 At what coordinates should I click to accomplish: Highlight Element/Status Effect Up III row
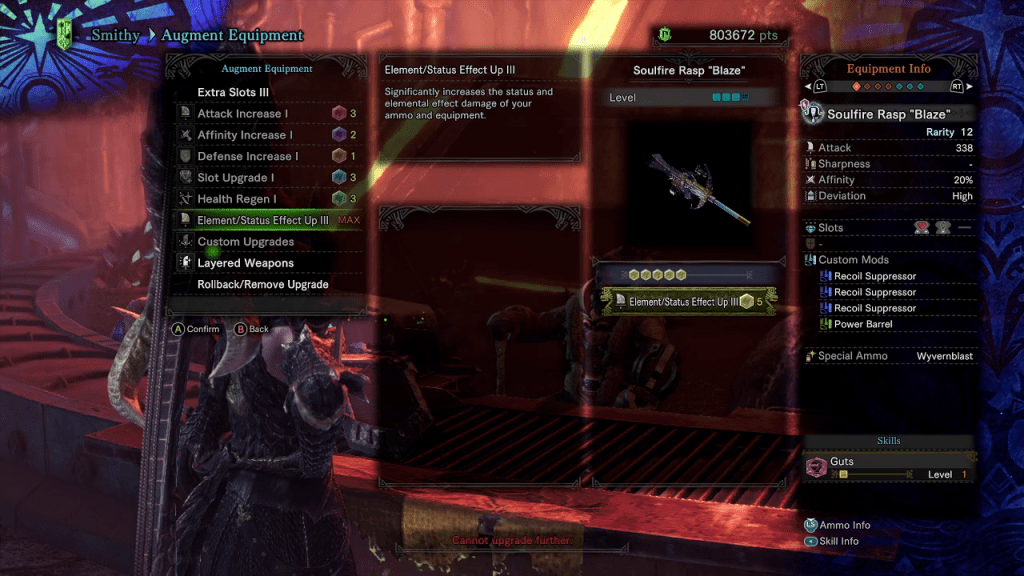coord(262,220)
